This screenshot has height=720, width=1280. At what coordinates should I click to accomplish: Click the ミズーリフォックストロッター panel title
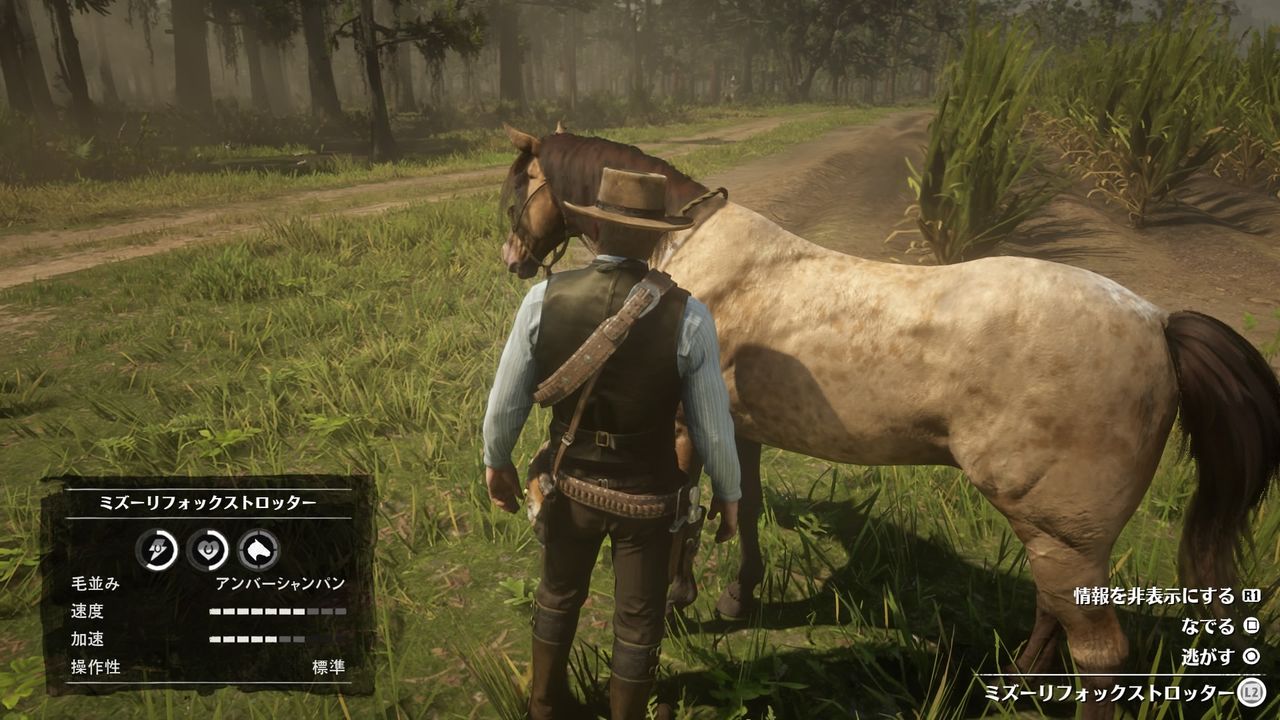[x=209, y=500]
